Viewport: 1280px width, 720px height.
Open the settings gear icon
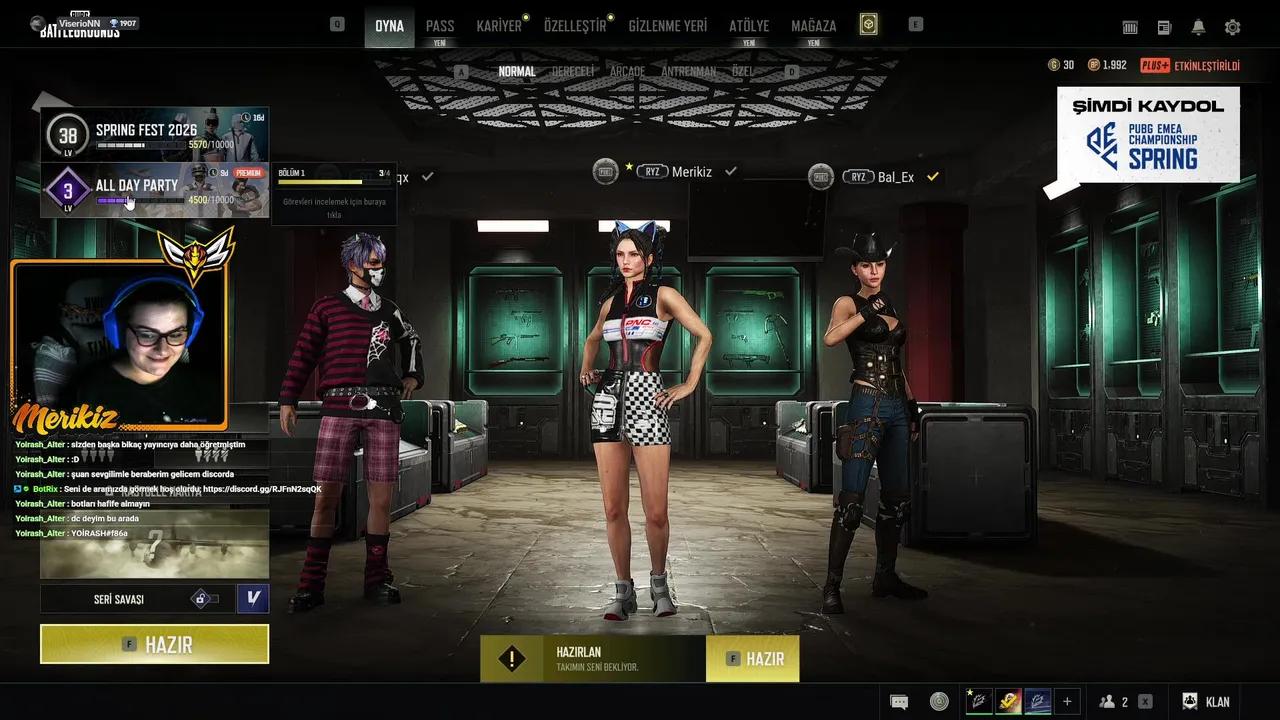1232,27
